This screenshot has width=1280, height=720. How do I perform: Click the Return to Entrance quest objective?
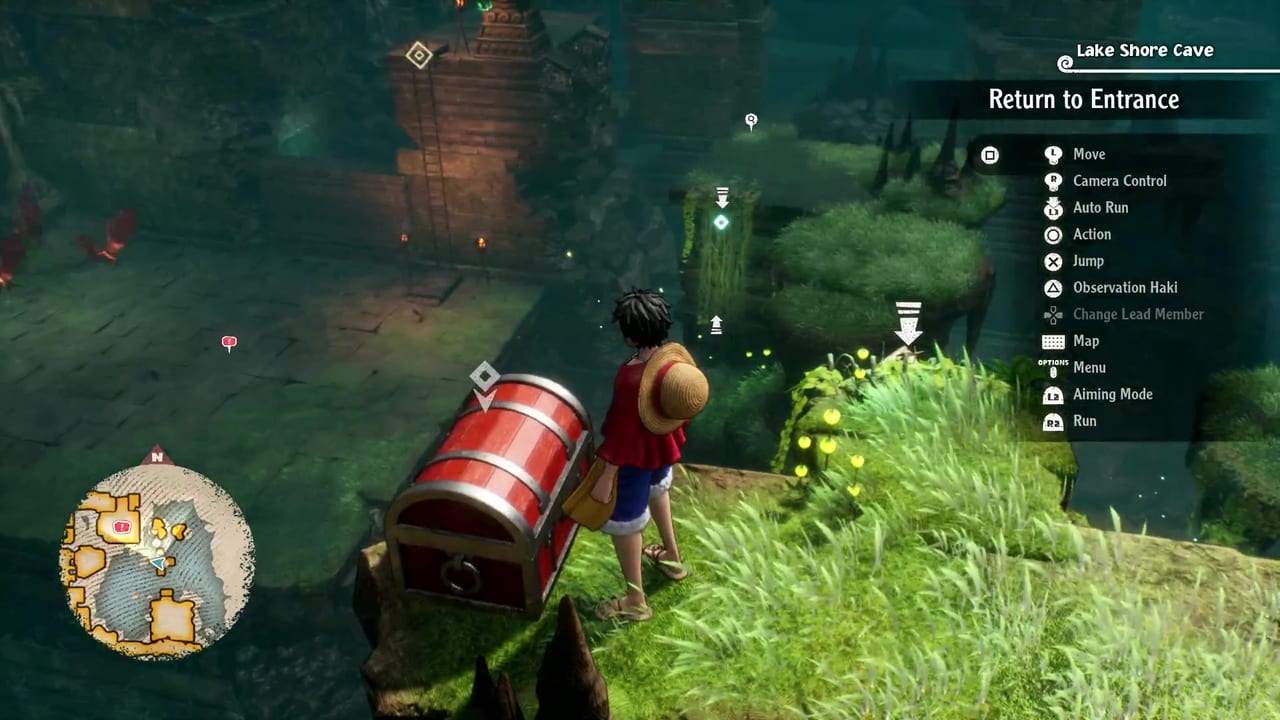[1084, 99]
